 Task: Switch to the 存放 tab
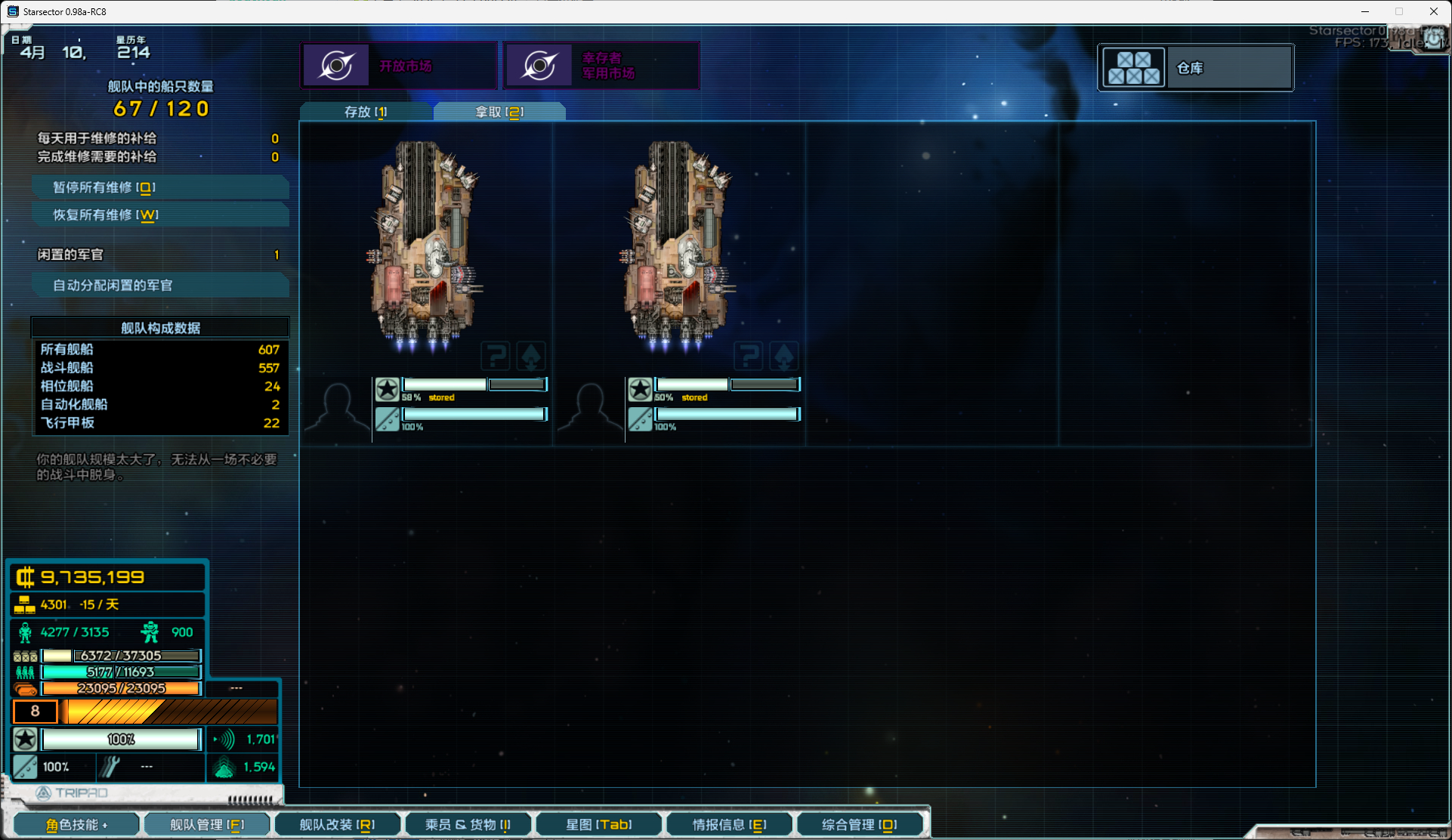pos(366,112)
